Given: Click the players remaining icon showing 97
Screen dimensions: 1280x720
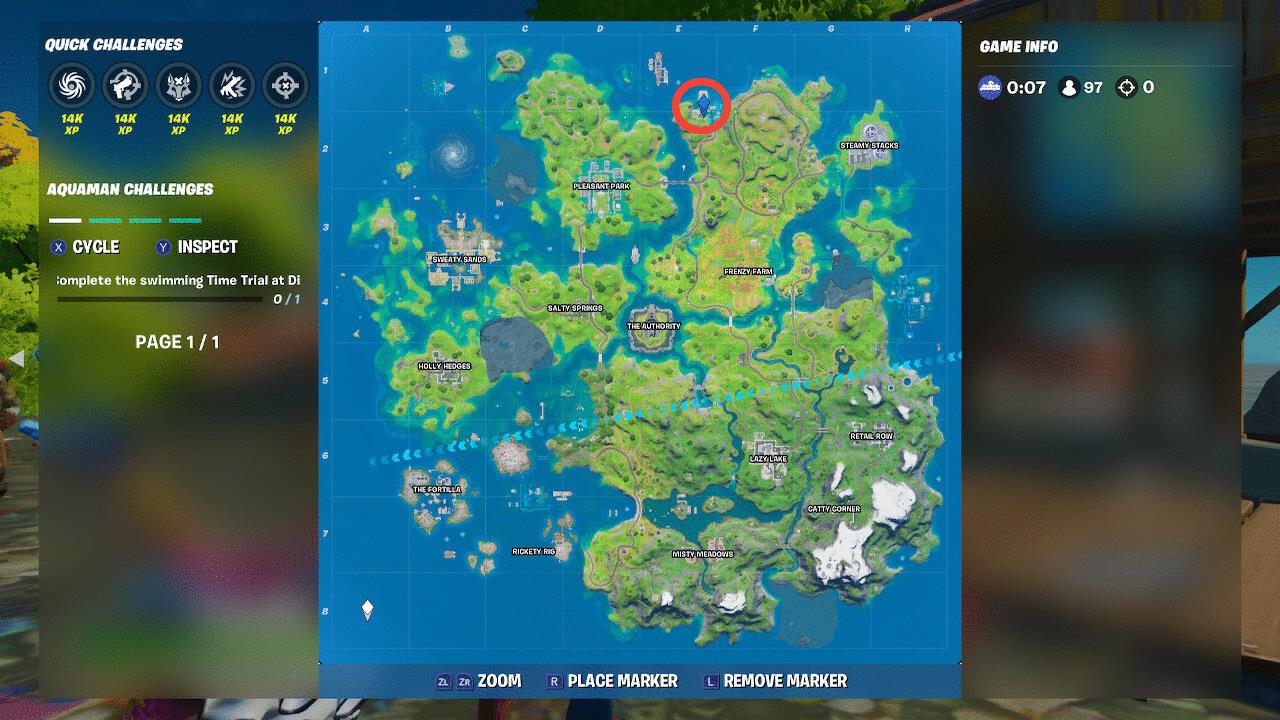Looking at the screenshot, I should [1069, 88].
